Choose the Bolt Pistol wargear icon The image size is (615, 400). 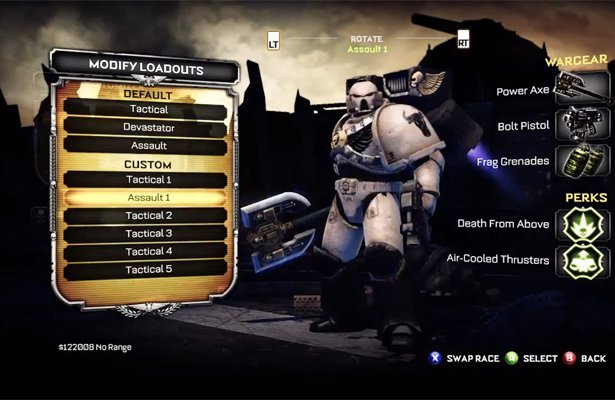[x=583, y=126]
